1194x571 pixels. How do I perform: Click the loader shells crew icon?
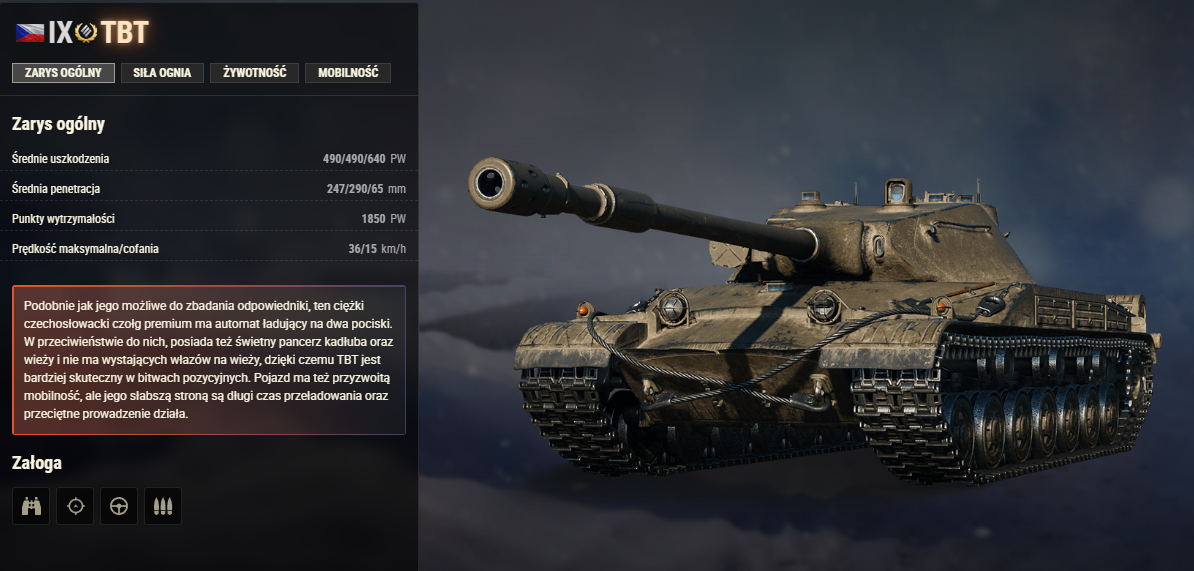click(x=163, y=506)
